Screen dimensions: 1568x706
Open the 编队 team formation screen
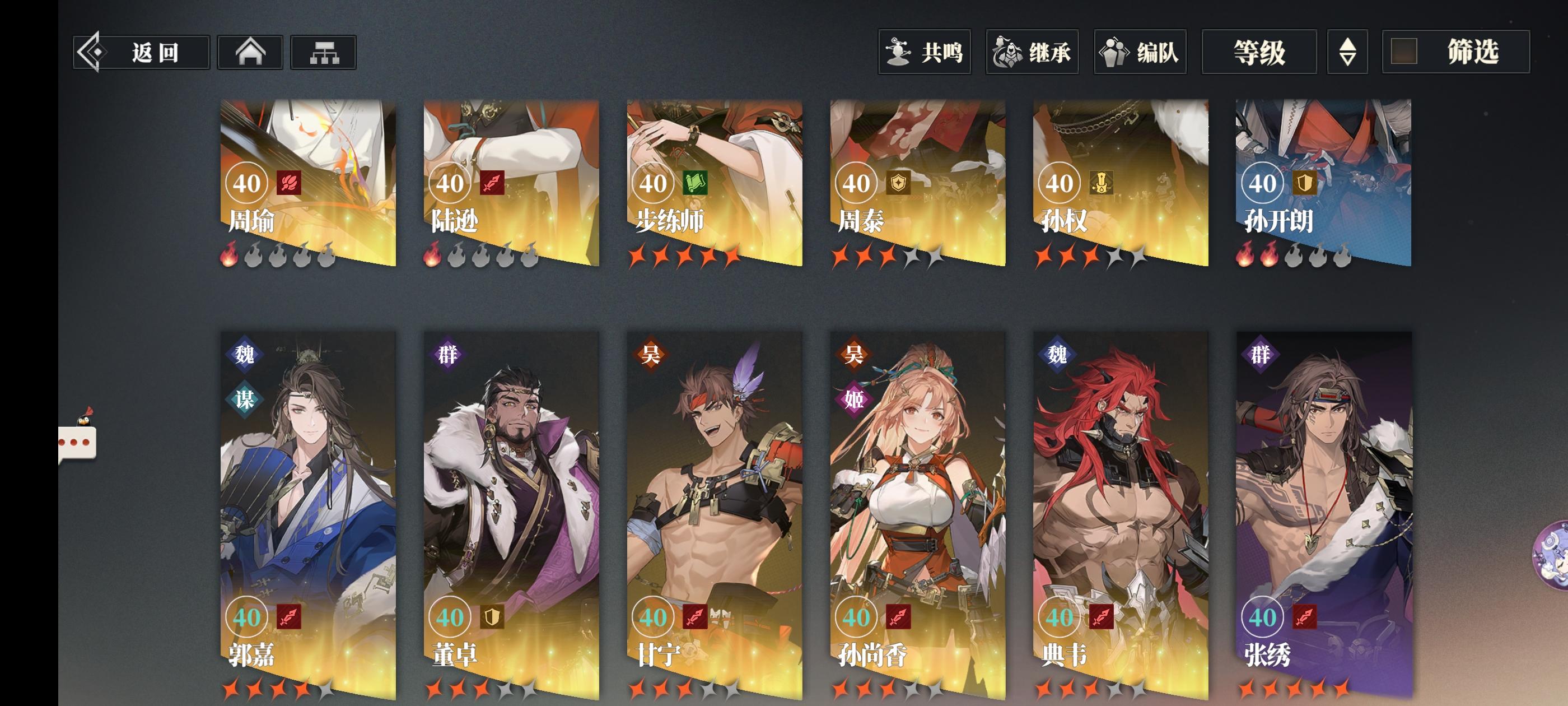coord(1139,53)
